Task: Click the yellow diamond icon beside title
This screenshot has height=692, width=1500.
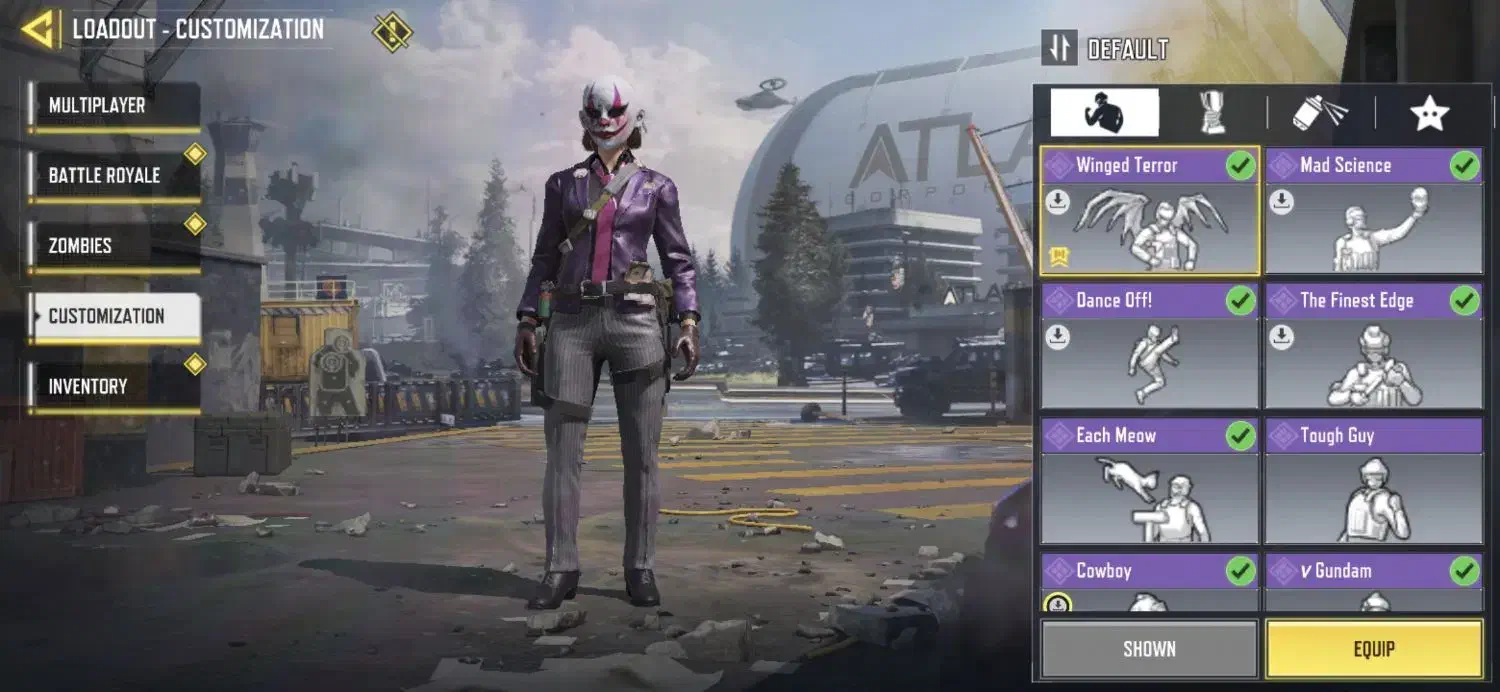Action: point(392,31)
